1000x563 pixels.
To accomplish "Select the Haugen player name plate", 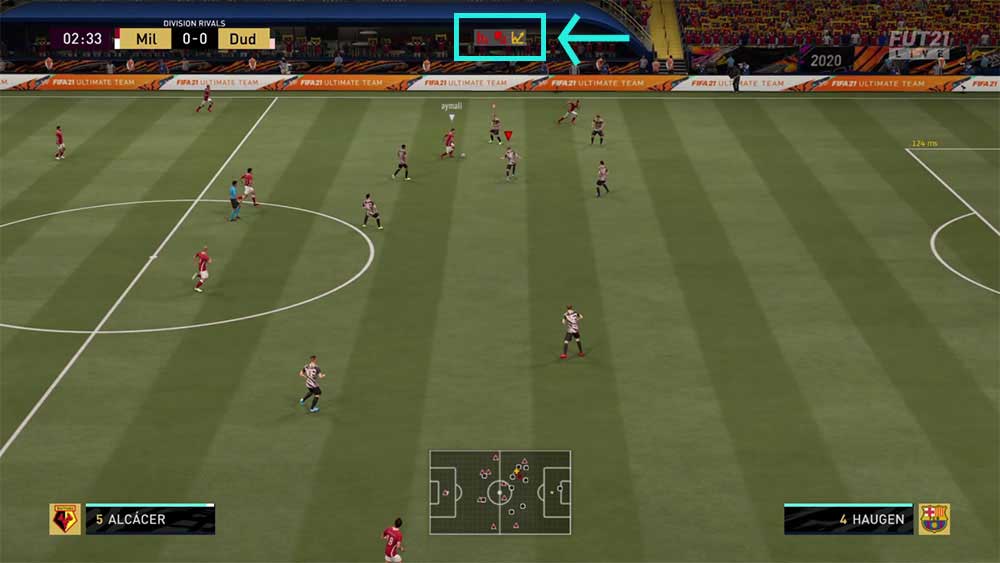I will coord(848,519).
